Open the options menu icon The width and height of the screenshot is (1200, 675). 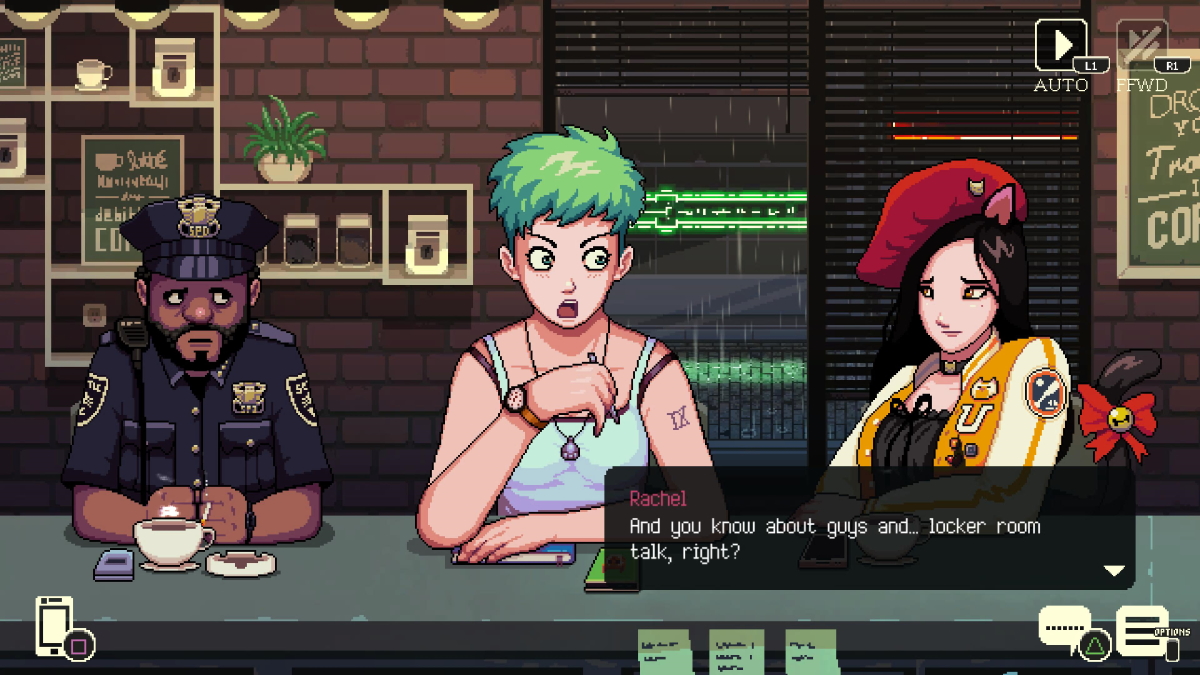coord(1141,630)
